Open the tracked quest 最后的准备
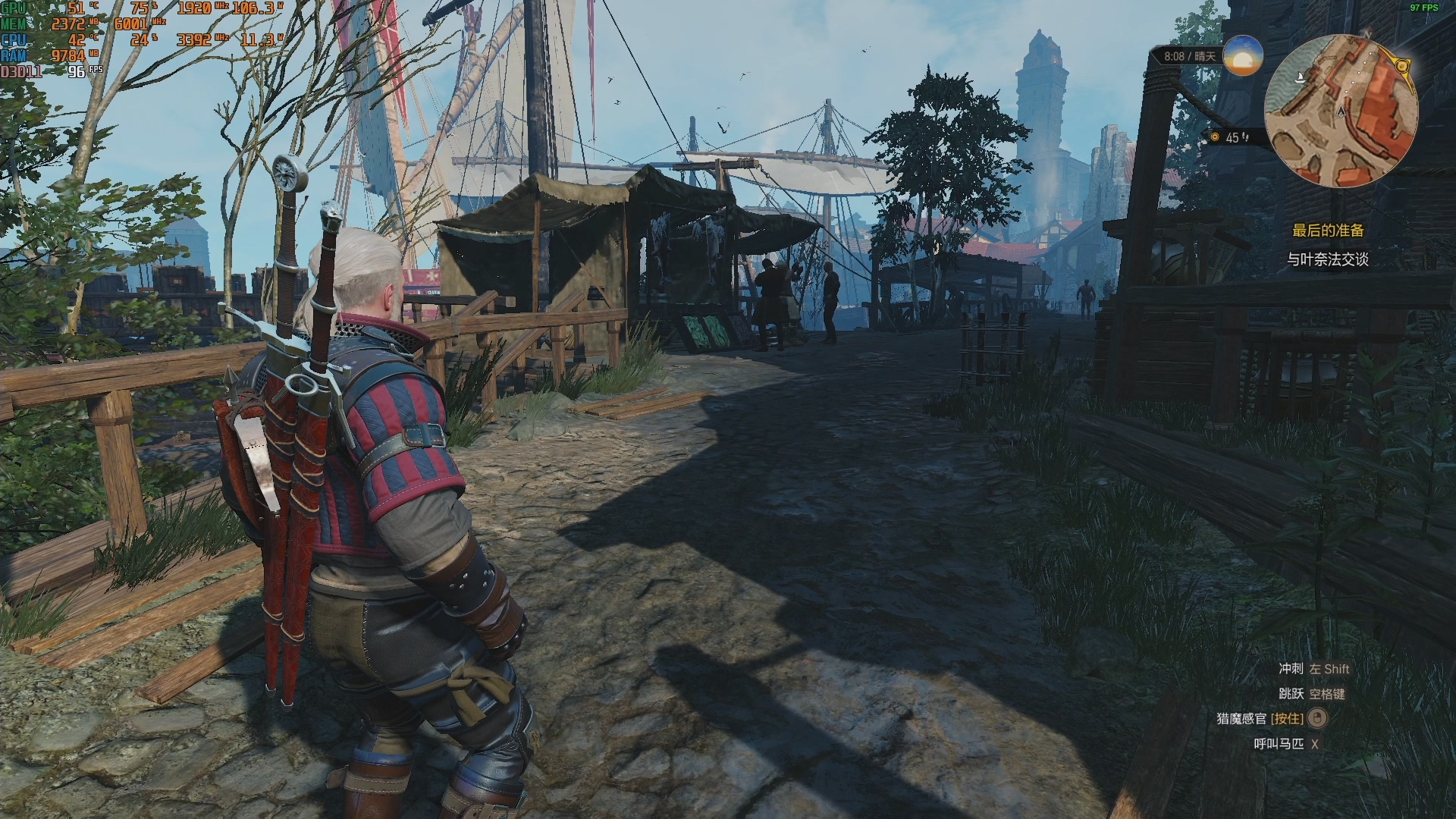 [x=1328, y=231]
